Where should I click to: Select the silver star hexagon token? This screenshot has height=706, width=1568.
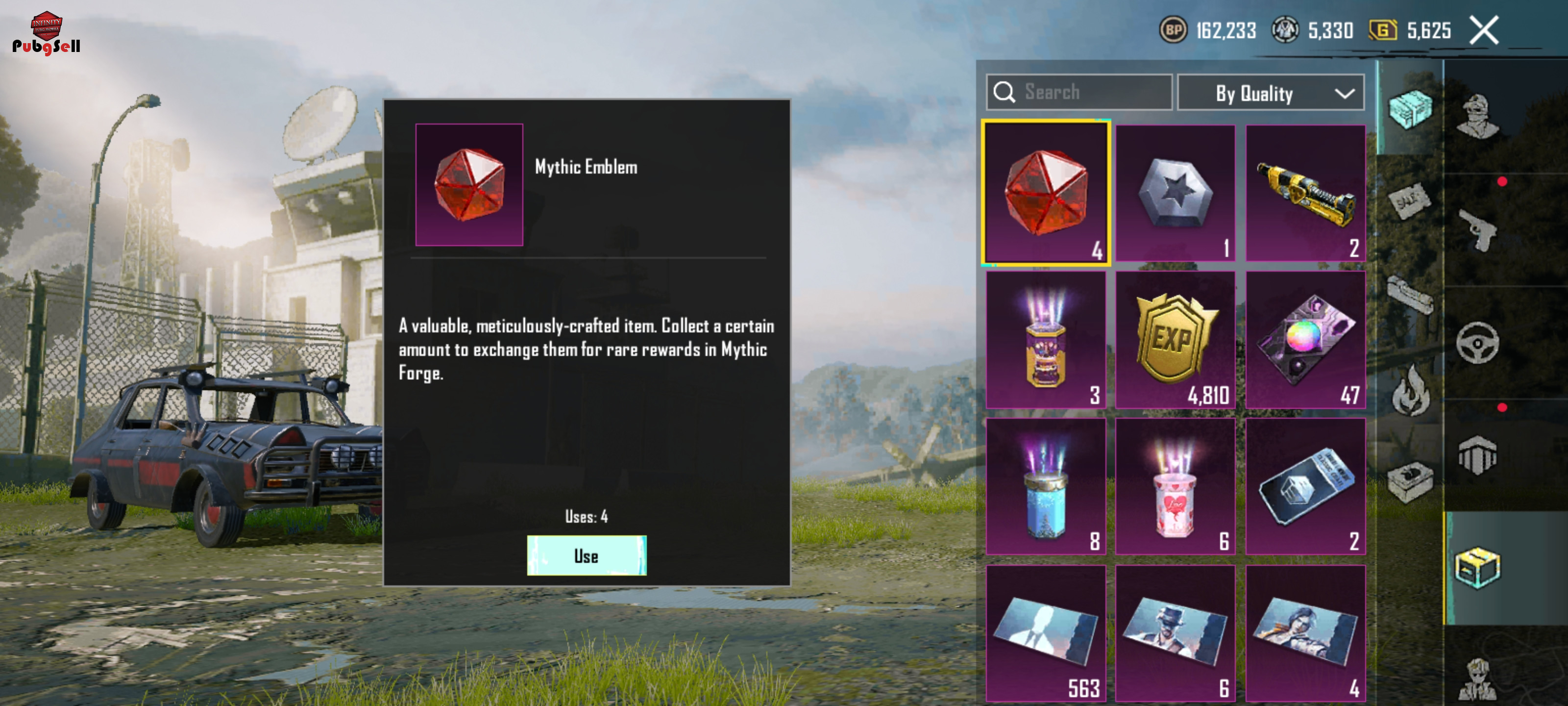[1175, 193]
